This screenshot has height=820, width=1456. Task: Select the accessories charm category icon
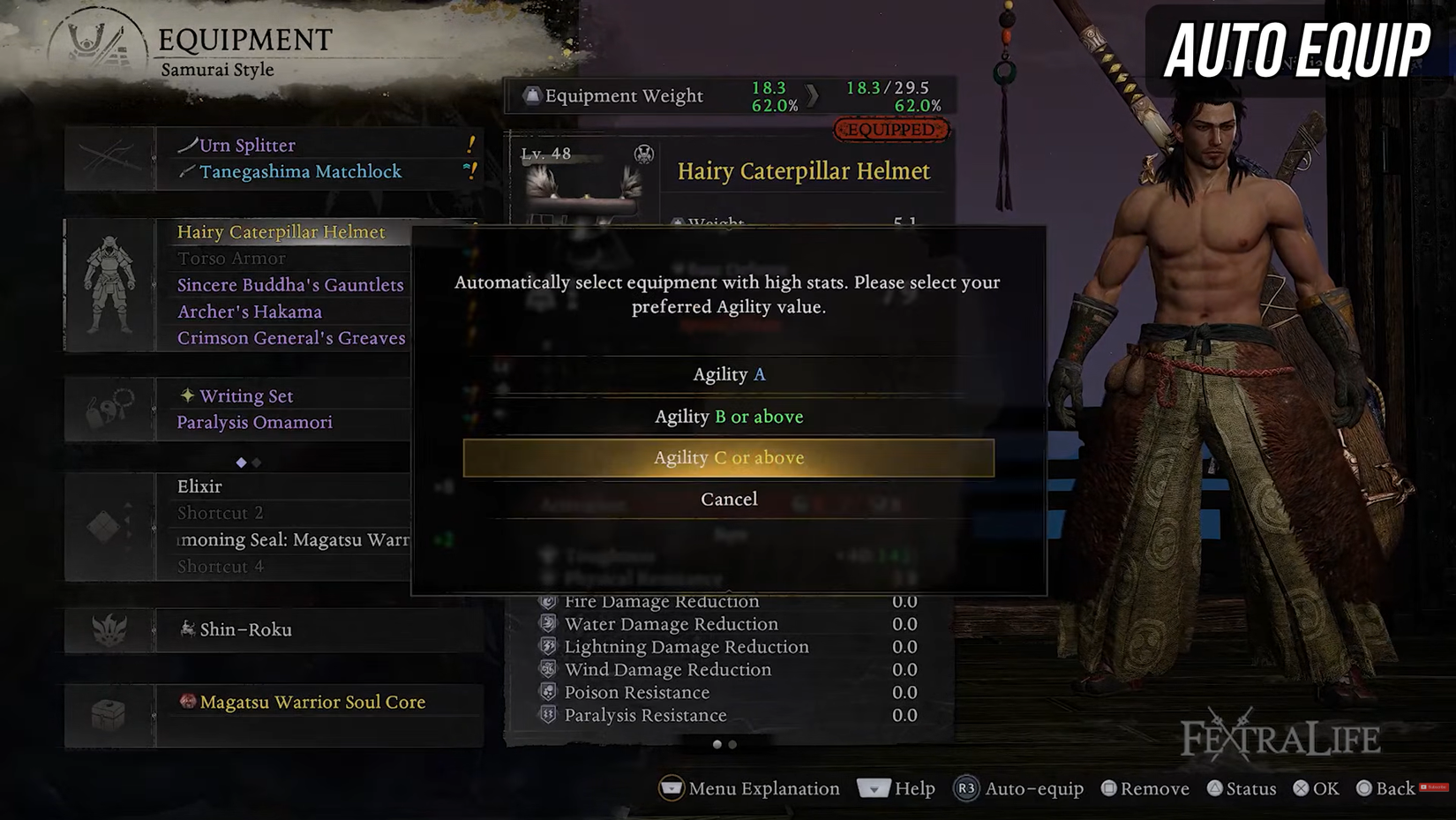point(110,409)
